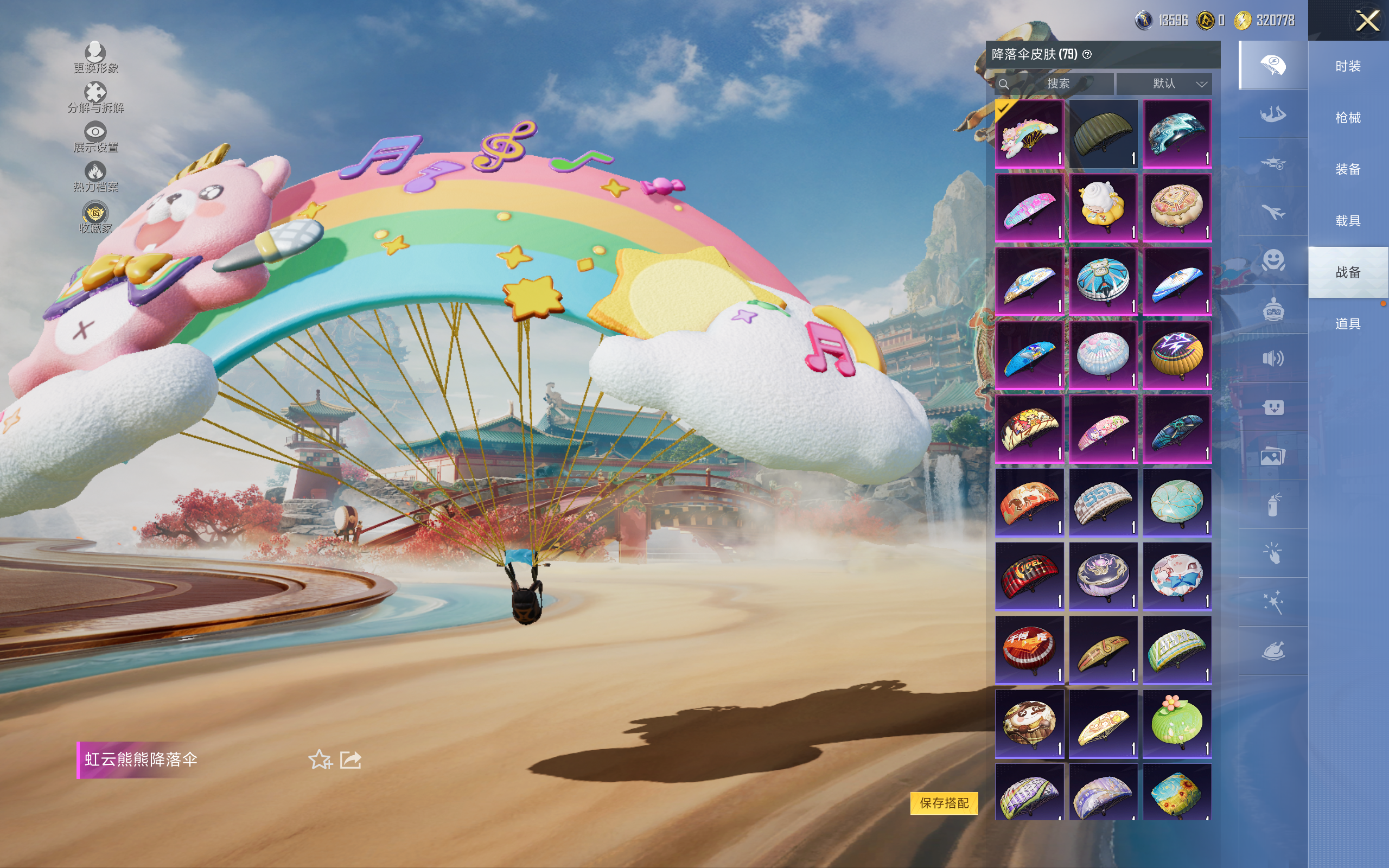
Task: Open the 分解与拆解 option
Action: point(95,97)
